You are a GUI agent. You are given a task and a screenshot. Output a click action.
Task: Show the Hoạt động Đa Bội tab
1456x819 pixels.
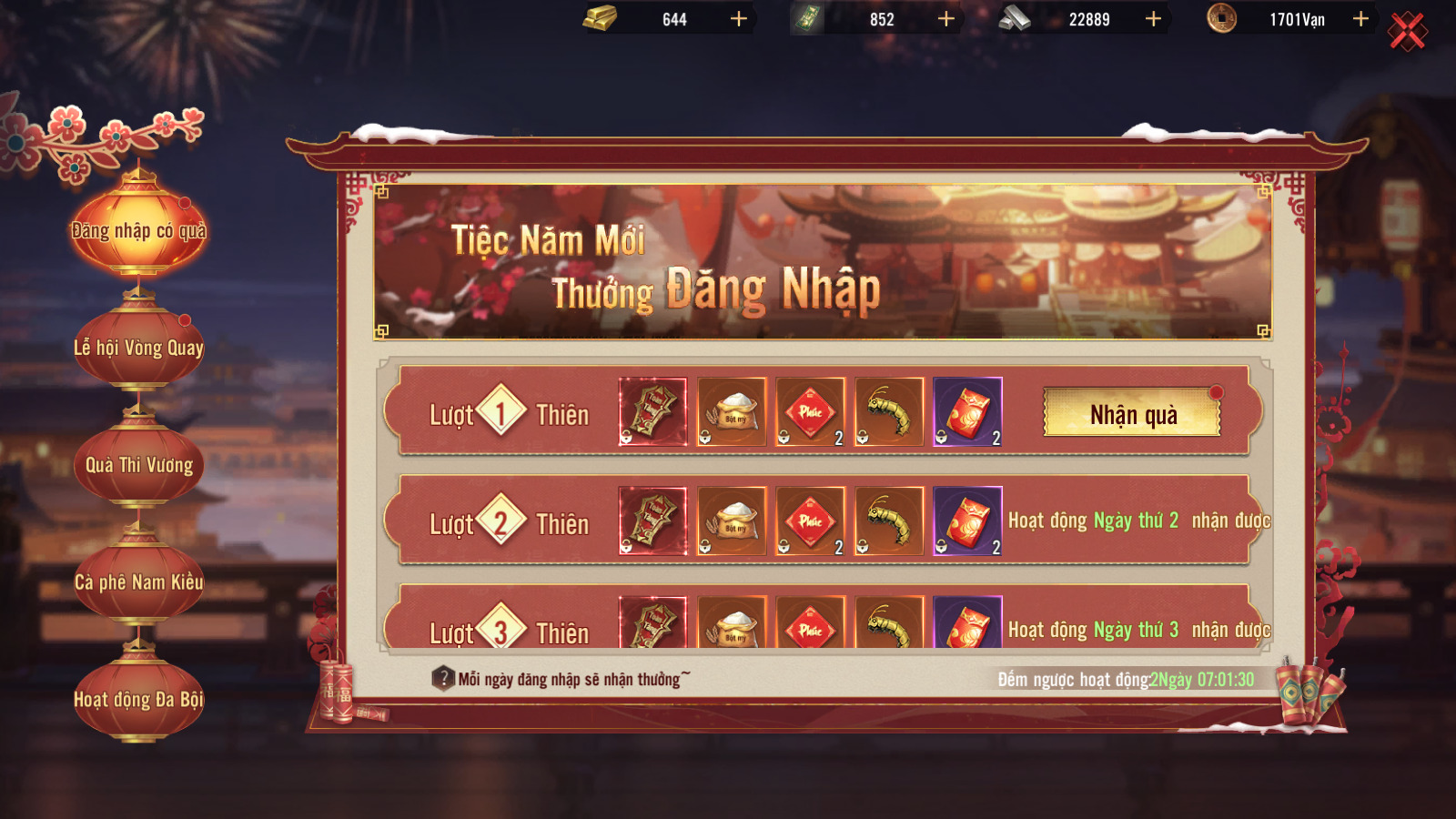click(139, 699)
